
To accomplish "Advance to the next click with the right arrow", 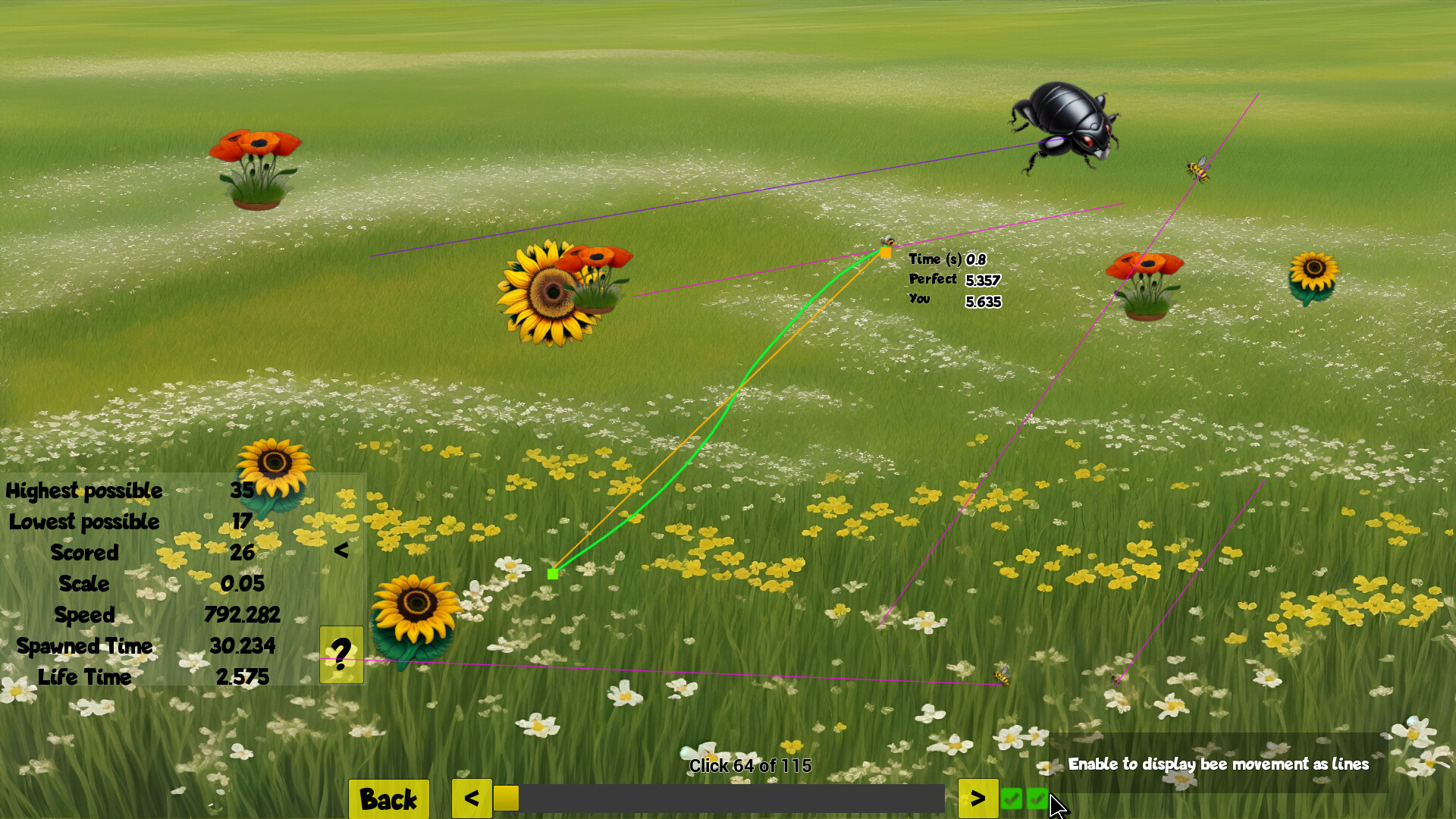I will [978, 798].
